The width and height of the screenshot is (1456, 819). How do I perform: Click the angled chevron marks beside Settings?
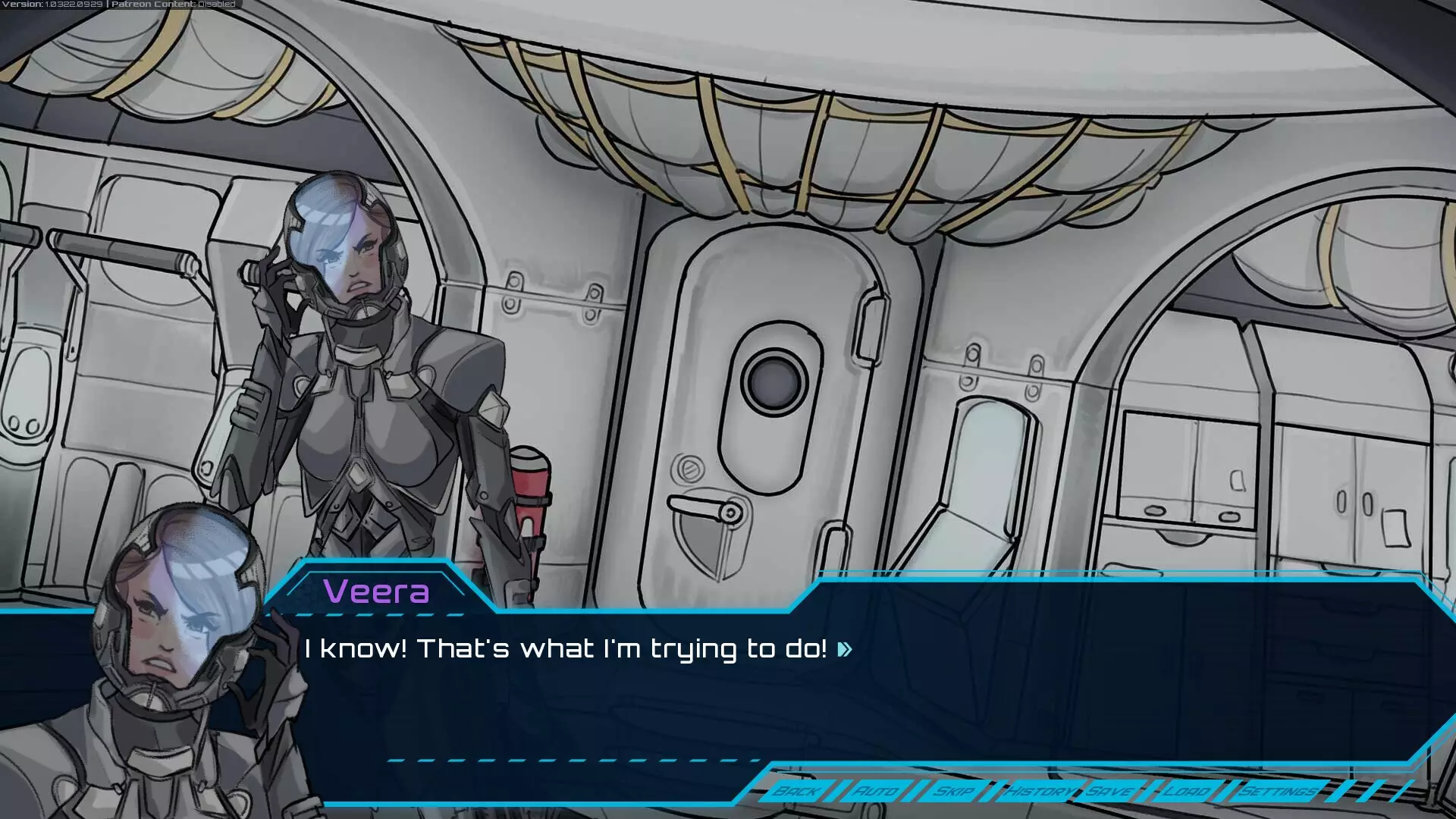1357,791
